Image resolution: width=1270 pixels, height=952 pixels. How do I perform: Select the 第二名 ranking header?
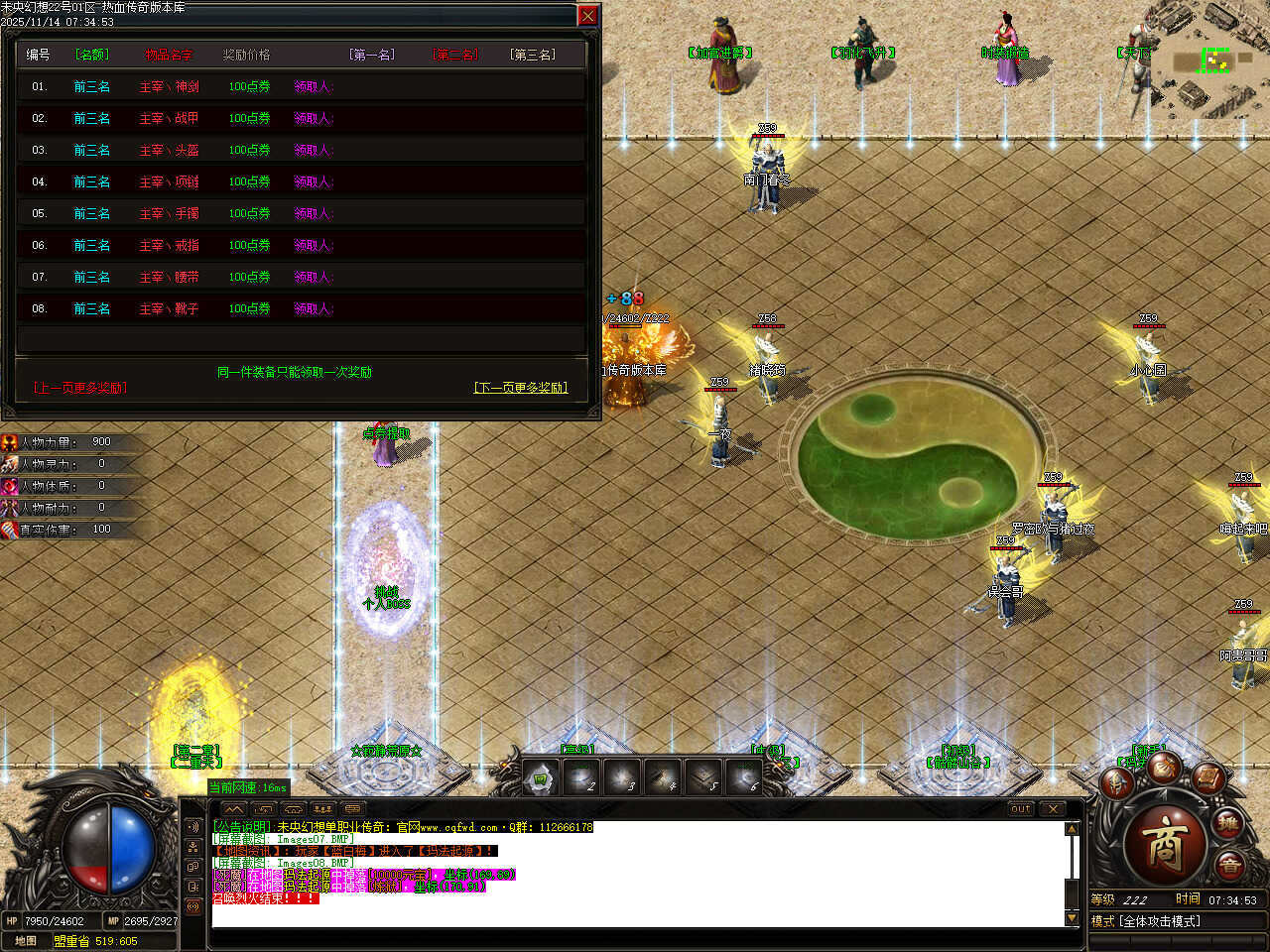click(454, 55)
